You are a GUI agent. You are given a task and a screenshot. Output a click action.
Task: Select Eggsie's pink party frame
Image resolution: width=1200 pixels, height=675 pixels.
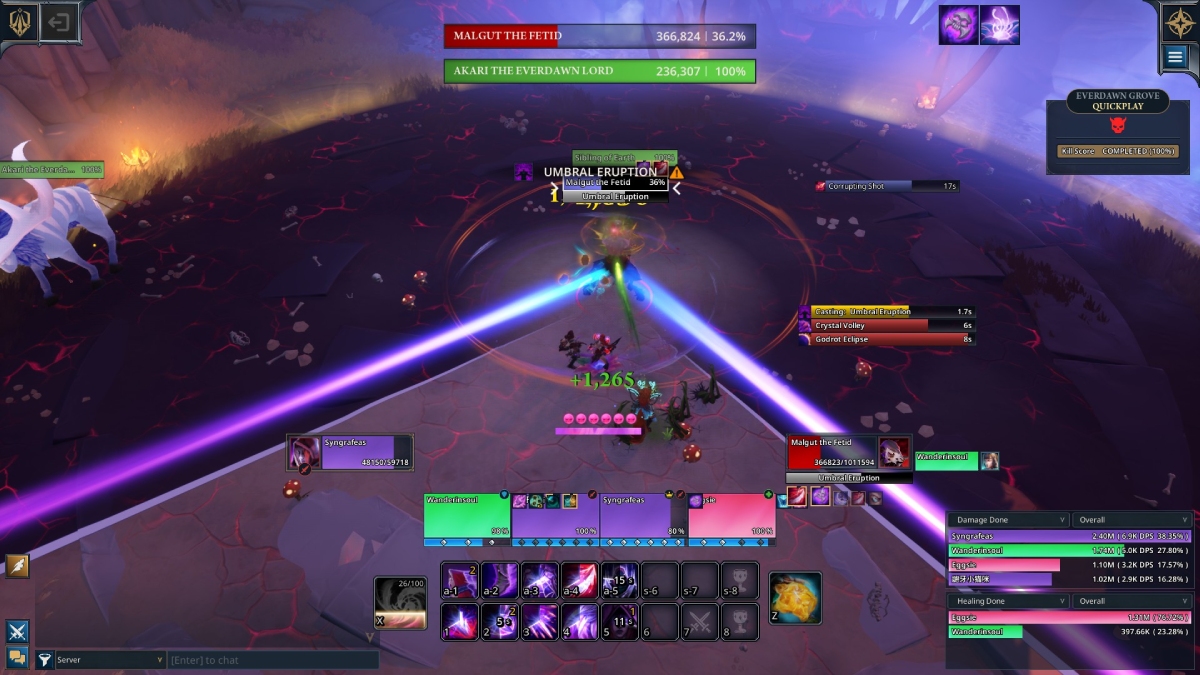click(731, 516)
